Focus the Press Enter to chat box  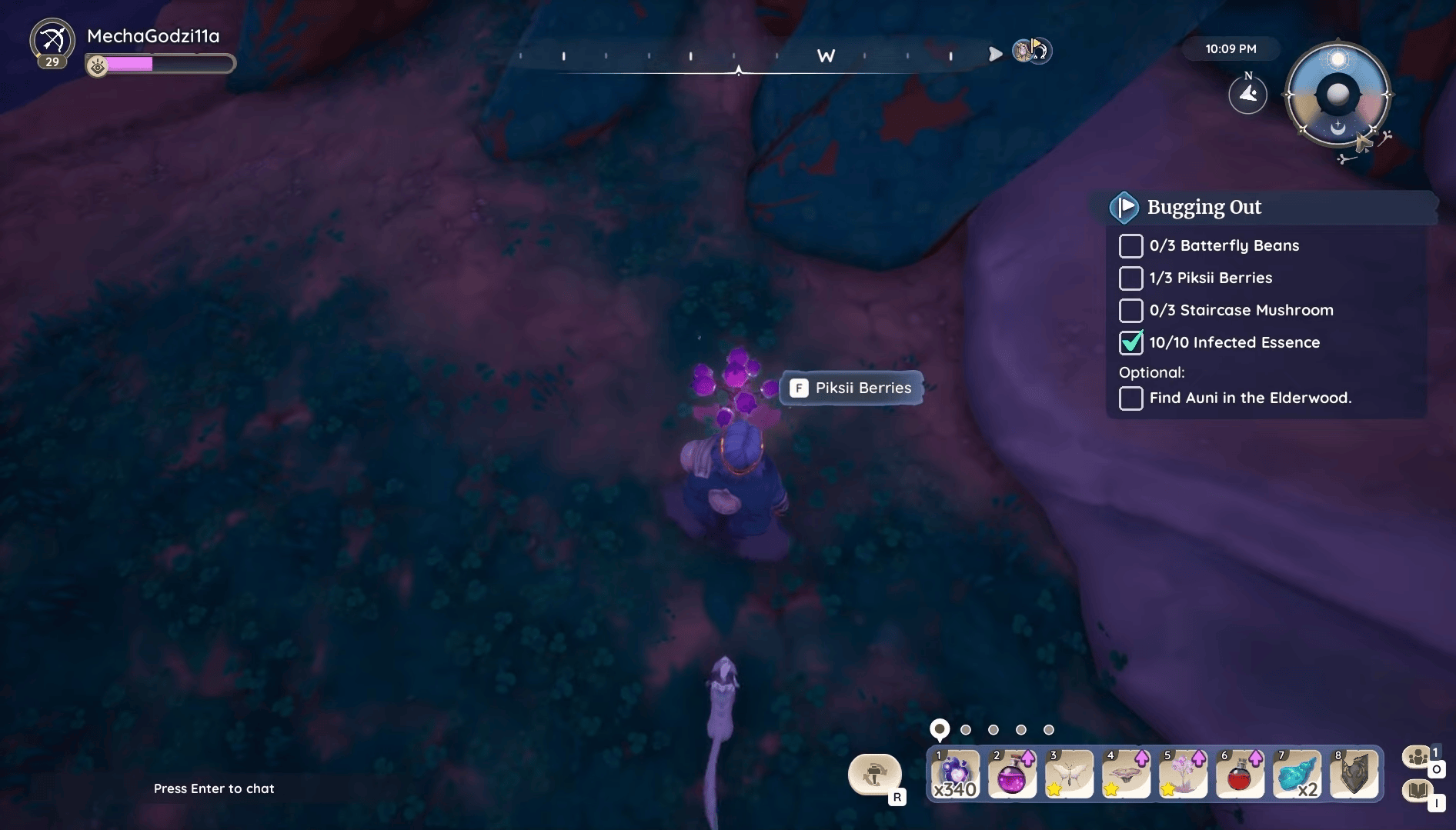coord(214,788)
